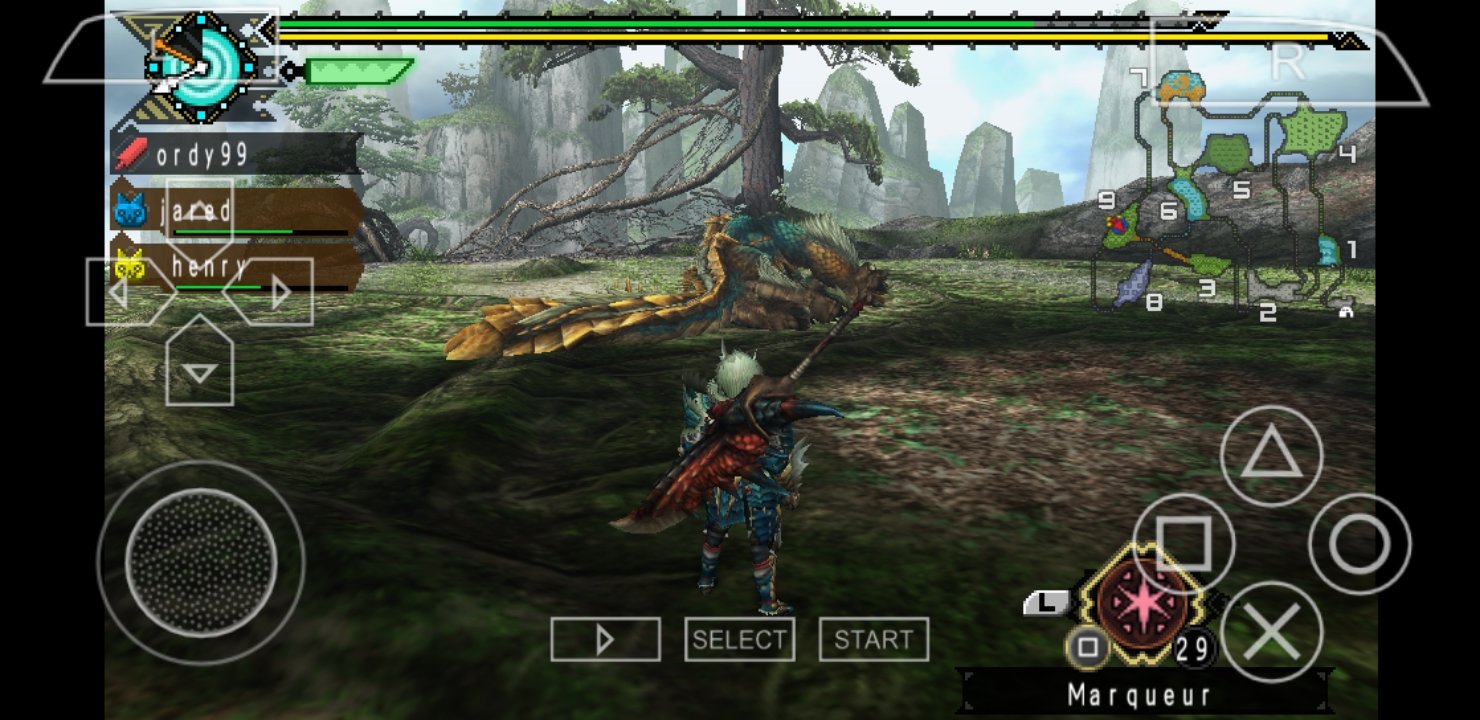This screenshot has width=1480, height=720.
Task: Tap the SELECT button
Action: pos(739,639)
